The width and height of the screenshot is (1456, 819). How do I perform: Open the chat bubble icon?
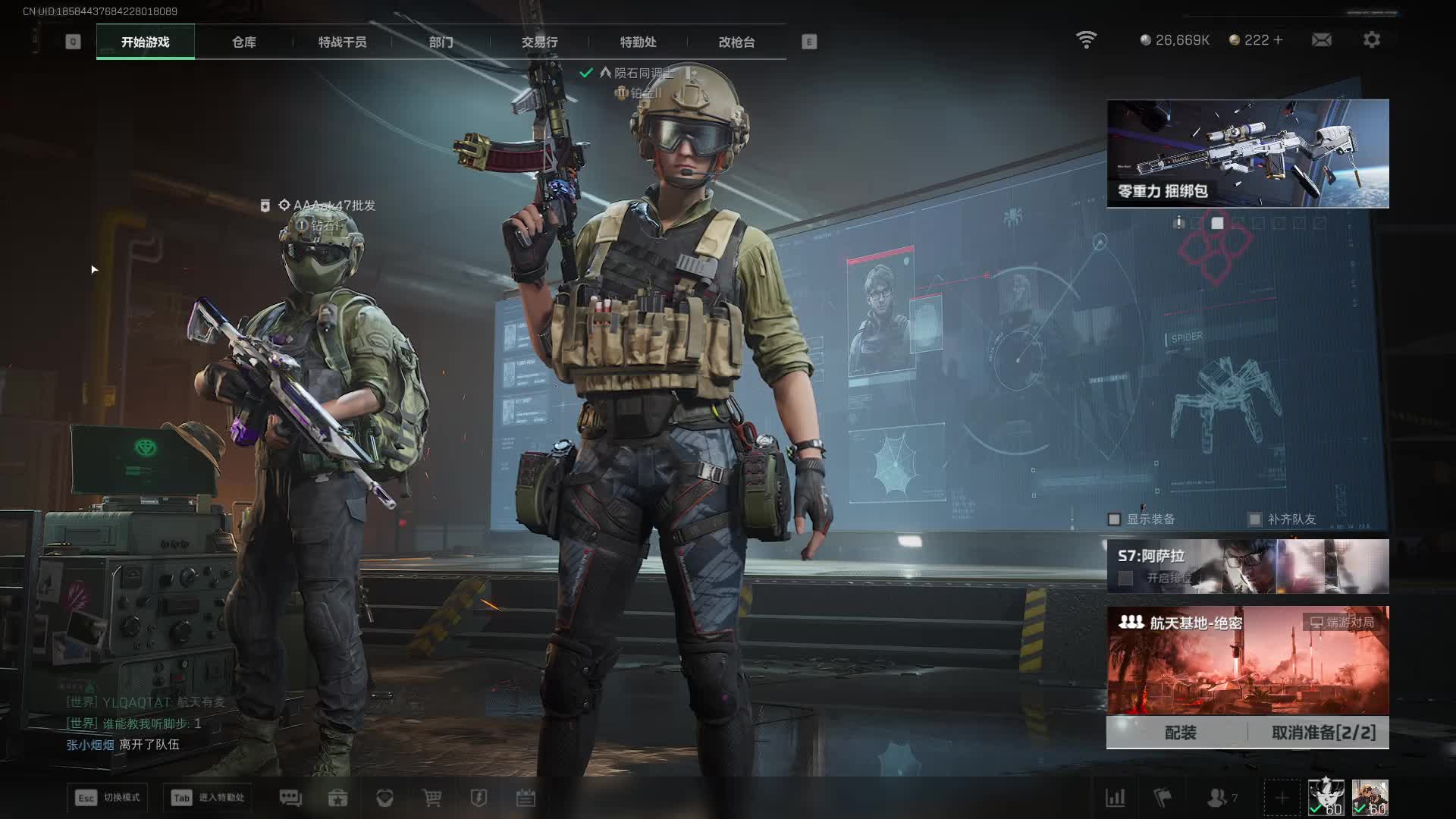click(x=290, y=798)
